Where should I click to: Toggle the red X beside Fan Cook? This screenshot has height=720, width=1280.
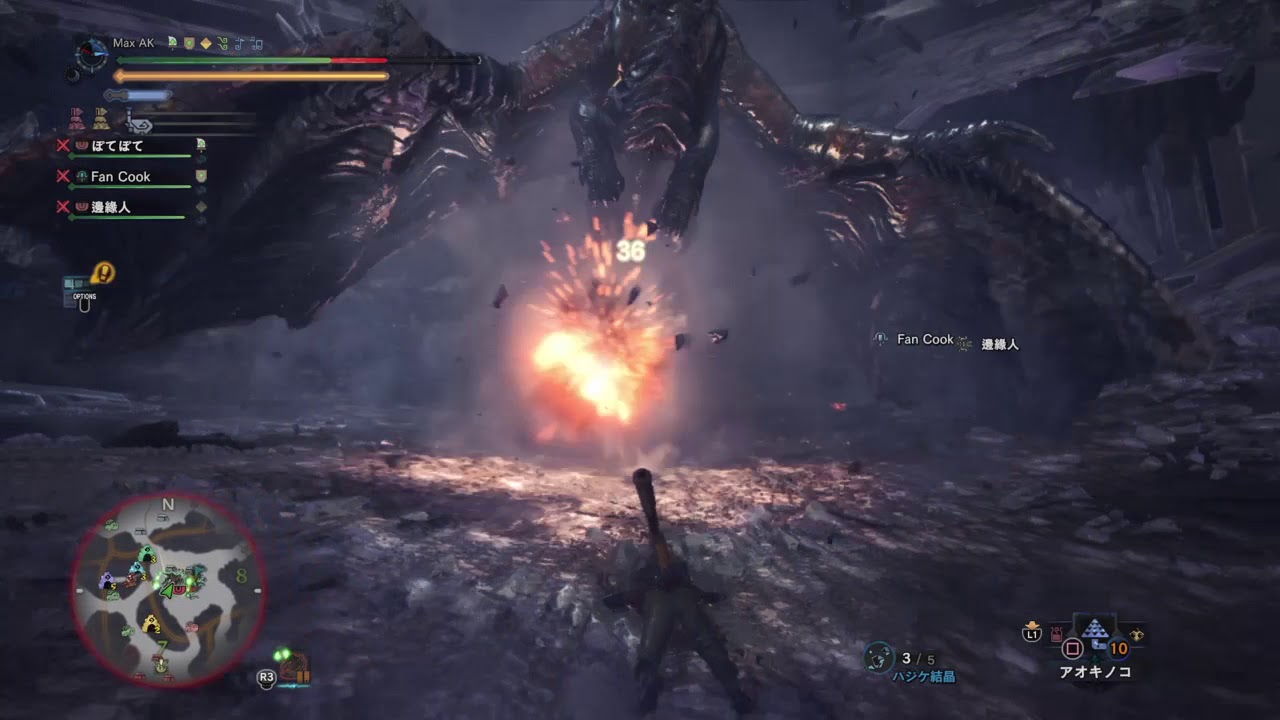[64, 177]
